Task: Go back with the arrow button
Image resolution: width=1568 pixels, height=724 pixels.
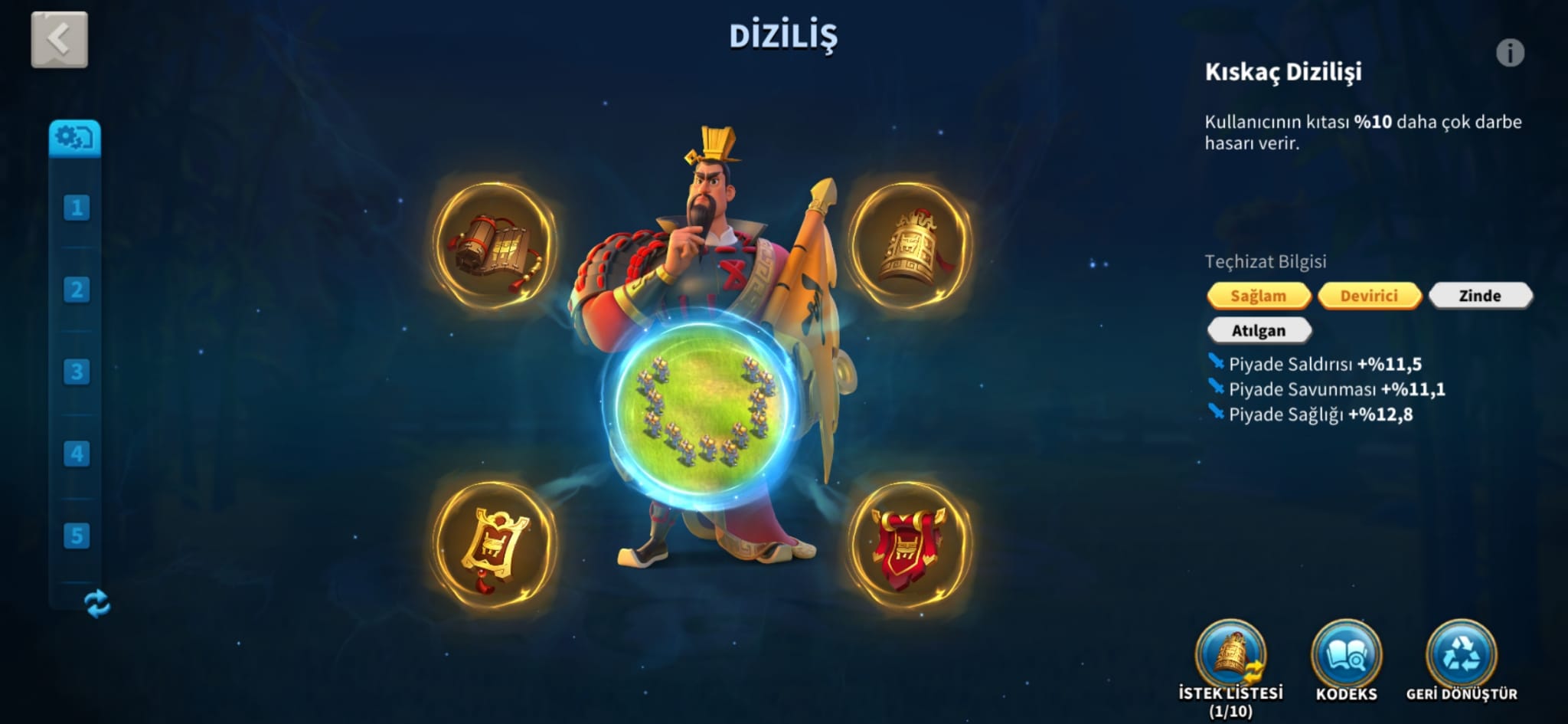Action: 59,39
